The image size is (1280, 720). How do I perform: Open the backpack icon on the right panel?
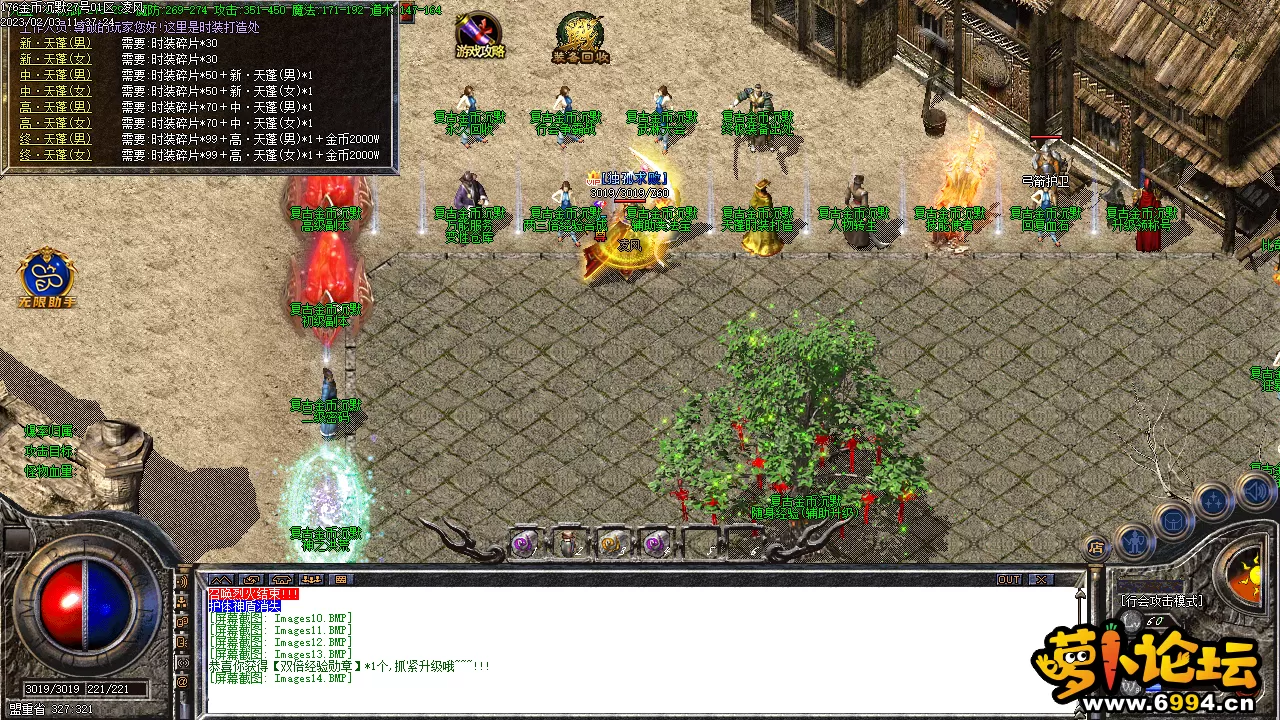point(1173,520)
